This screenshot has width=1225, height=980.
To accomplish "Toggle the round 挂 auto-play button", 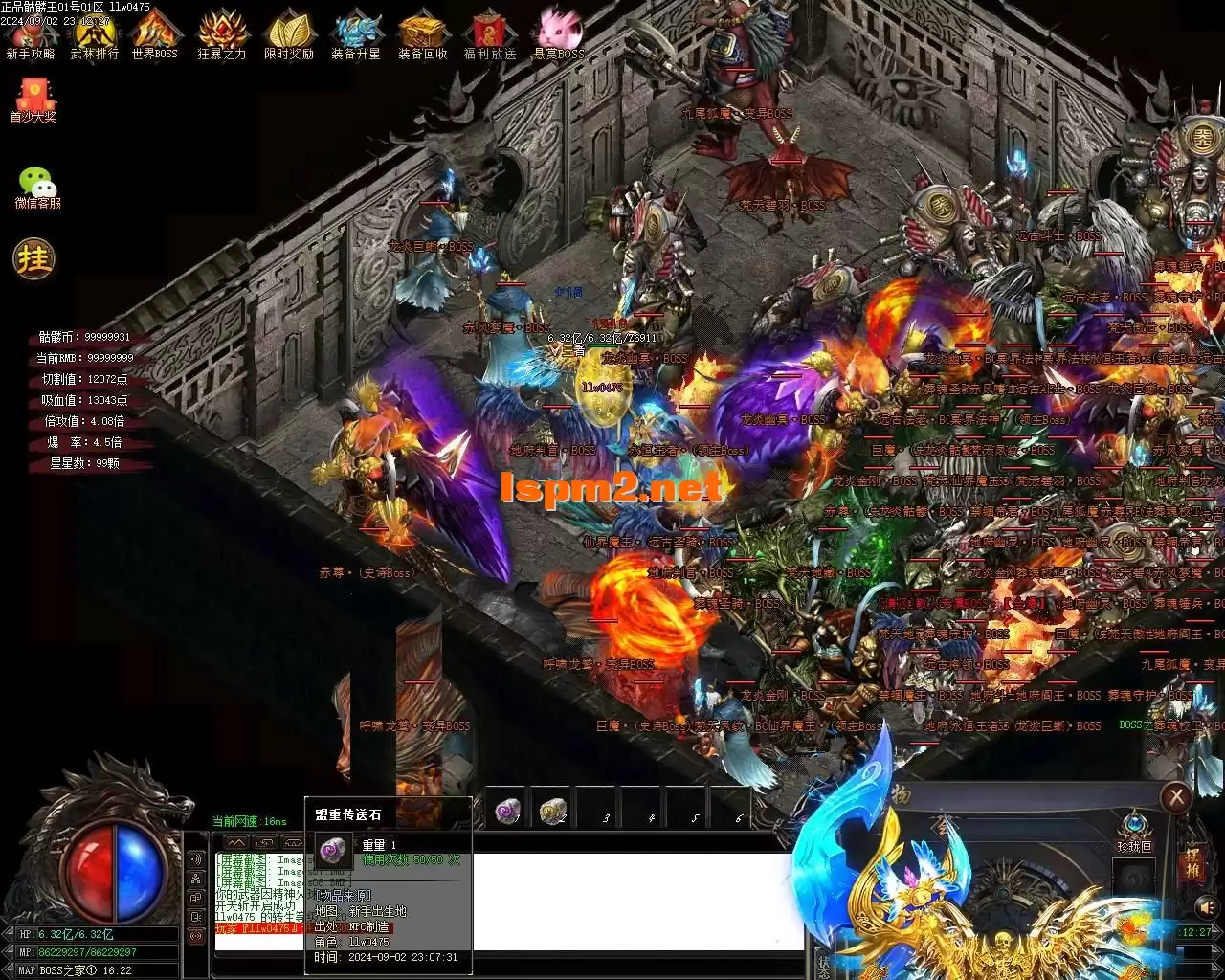I will click(x=33, y=258).
